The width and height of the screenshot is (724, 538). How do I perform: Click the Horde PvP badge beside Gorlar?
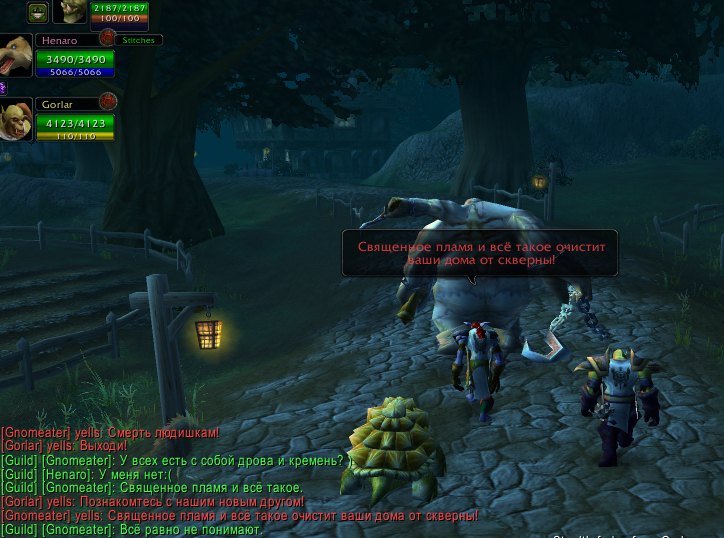pyautogui.click(x=108, y=101)
